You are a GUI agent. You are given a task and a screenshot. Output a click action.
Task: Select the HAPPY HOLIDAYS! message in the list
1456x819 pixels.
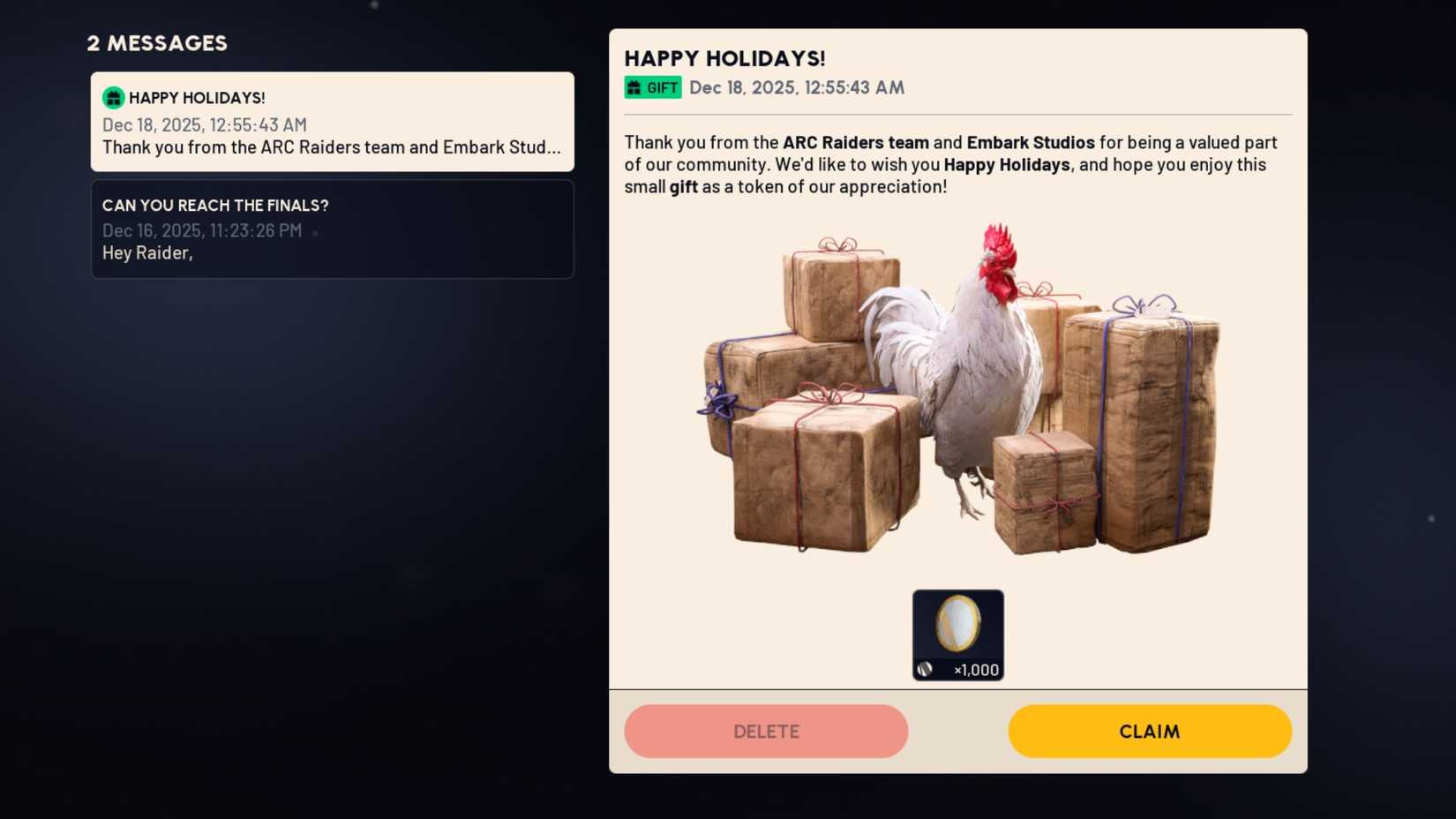[x=332, y=122]
